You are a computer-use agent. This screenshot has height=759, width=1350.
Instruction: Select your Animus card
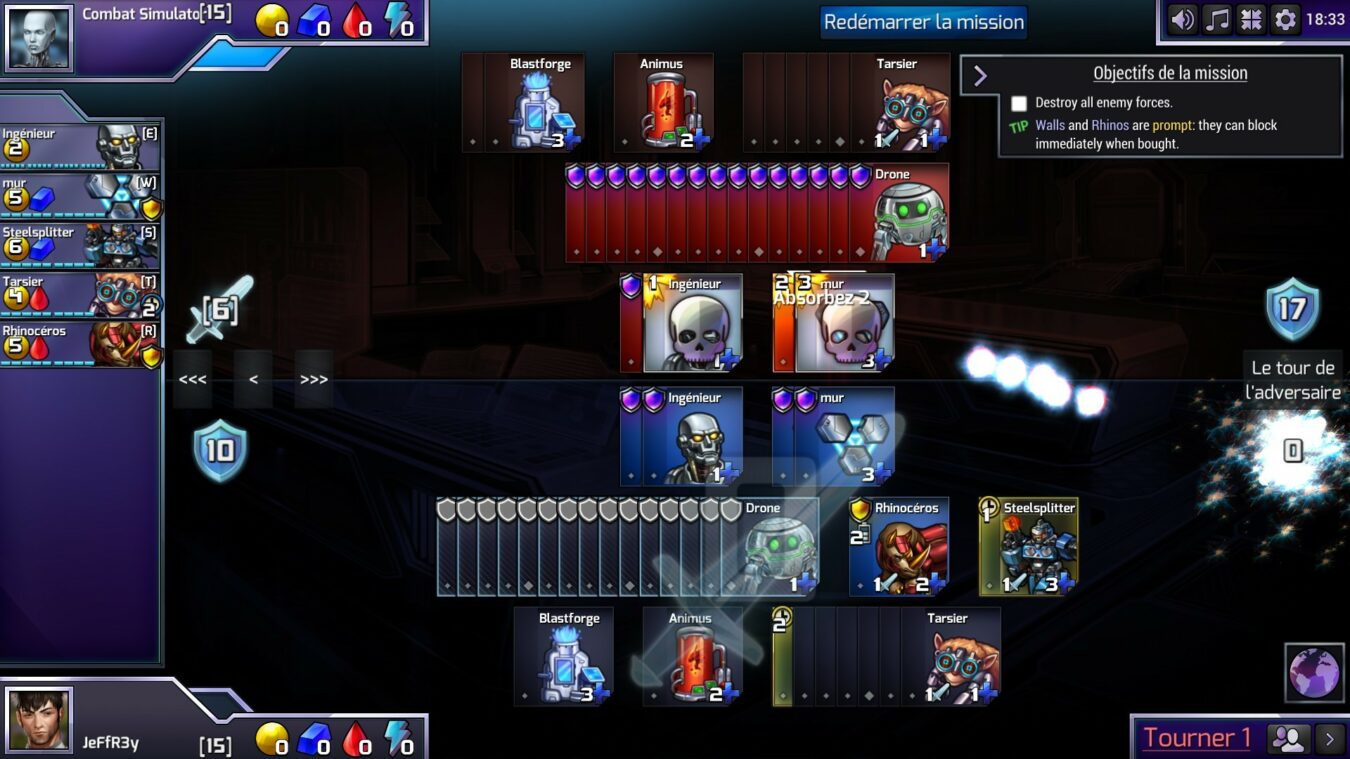click(692, 657)
